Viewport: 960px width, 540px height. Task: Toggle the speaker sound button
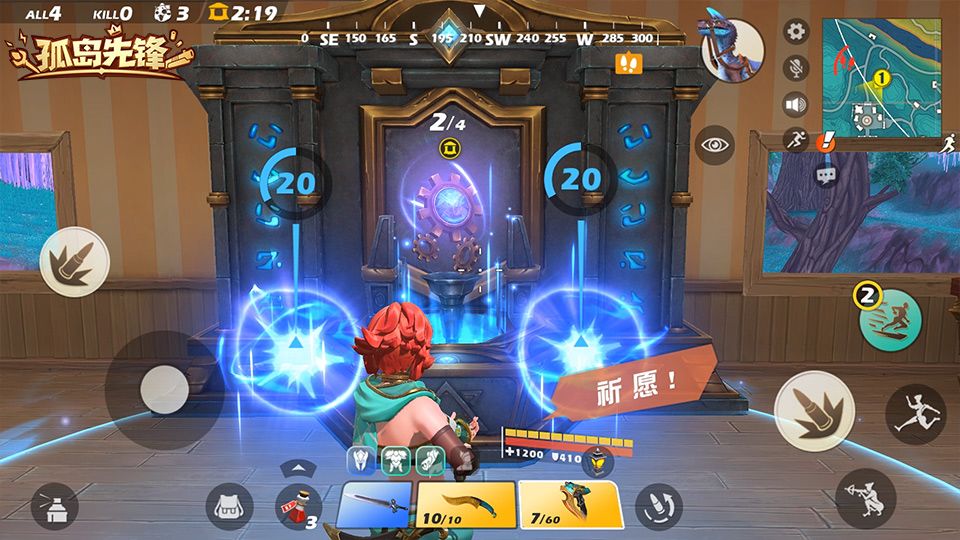point(796,105)
